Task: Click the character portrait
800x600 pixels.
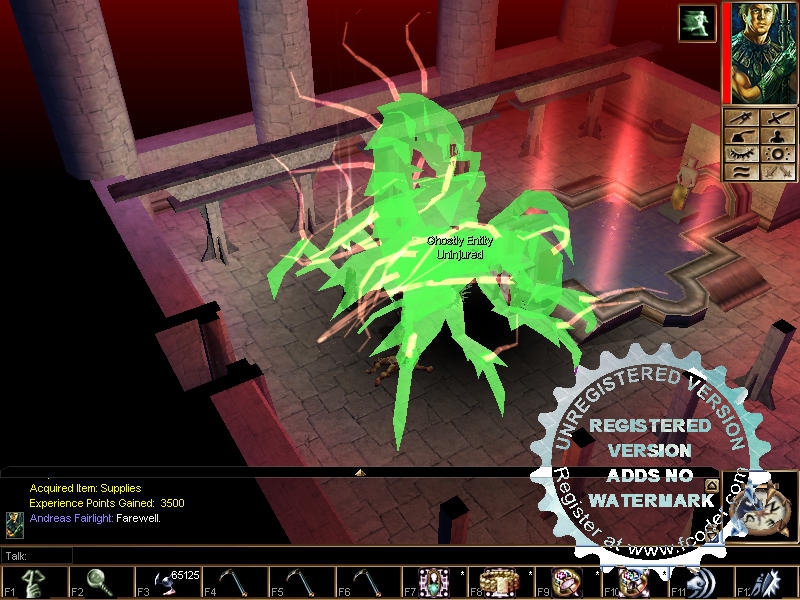Action: (x=762, y=51)
